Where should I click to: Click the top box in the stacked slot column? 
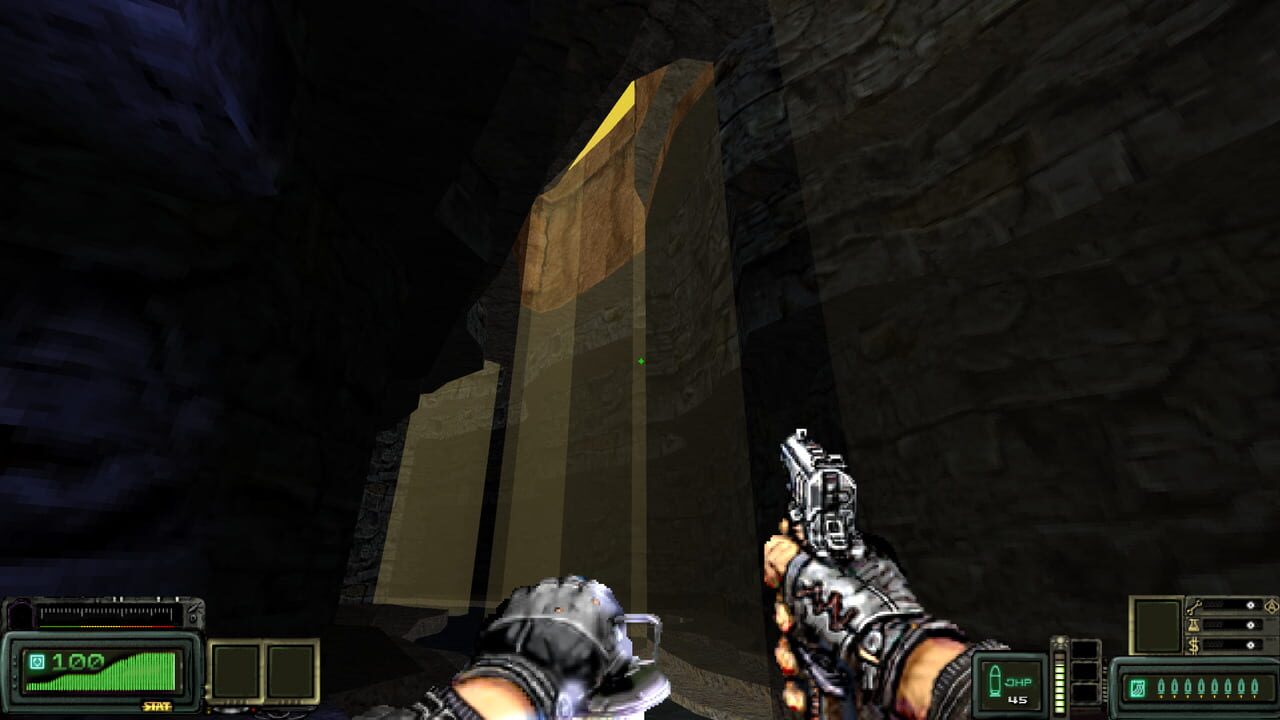1084,650
